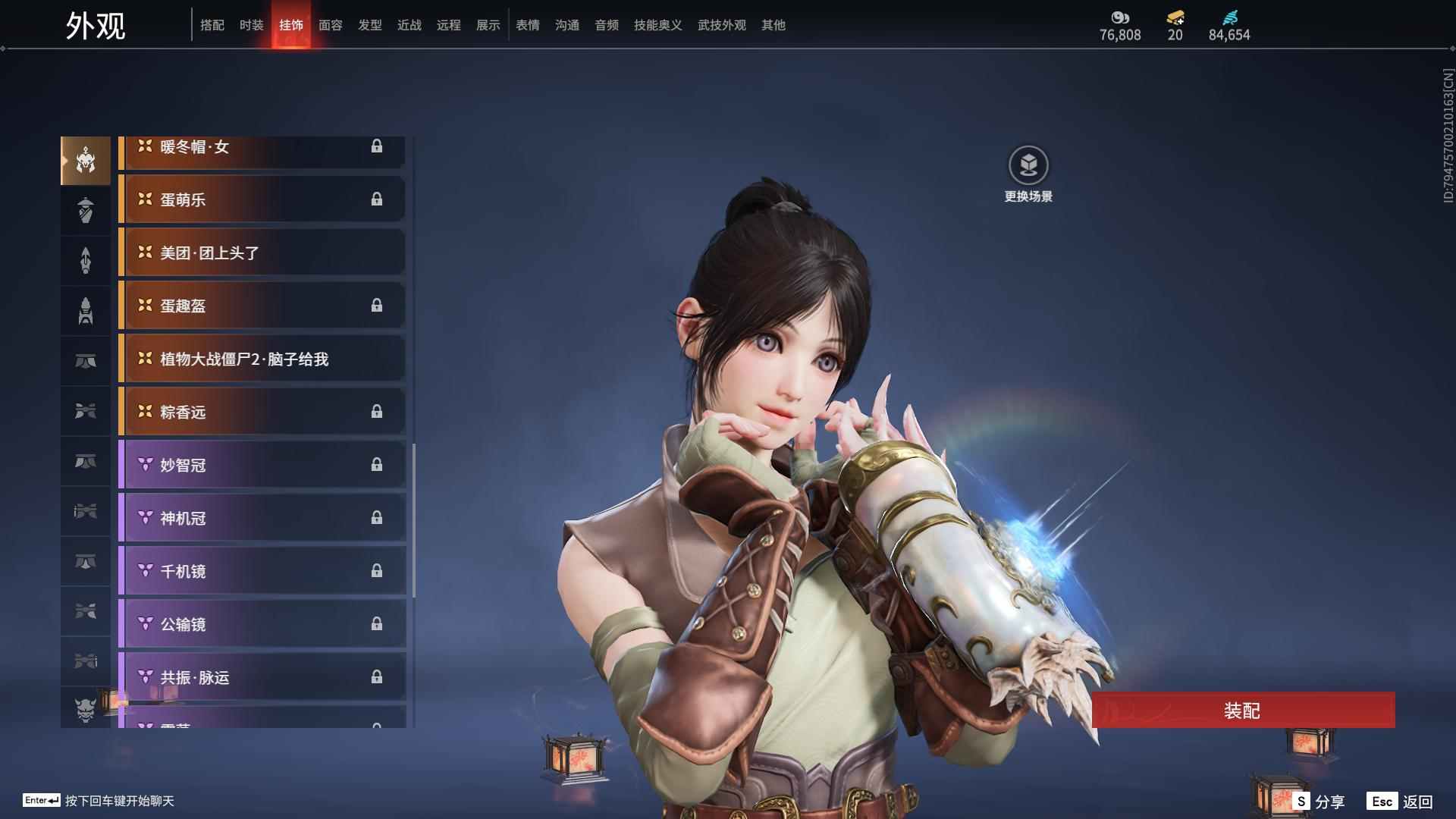Select 植物大战僵尸2·脑子给我 from the list
The image size is (1456, 819).
pos(262,359)
